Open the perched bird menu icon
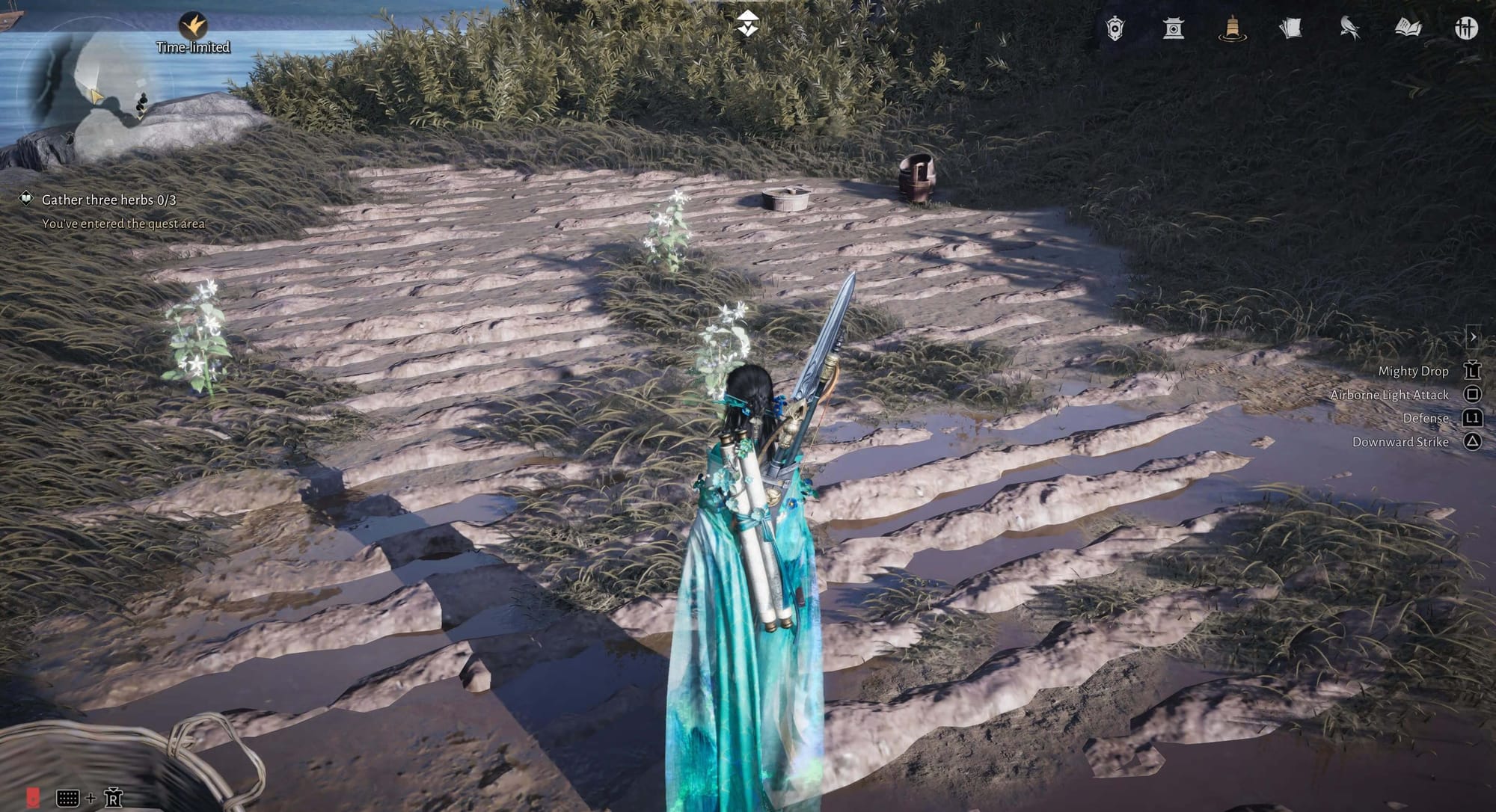Viewport: 1496px width, 812px height. point(1349,28)
